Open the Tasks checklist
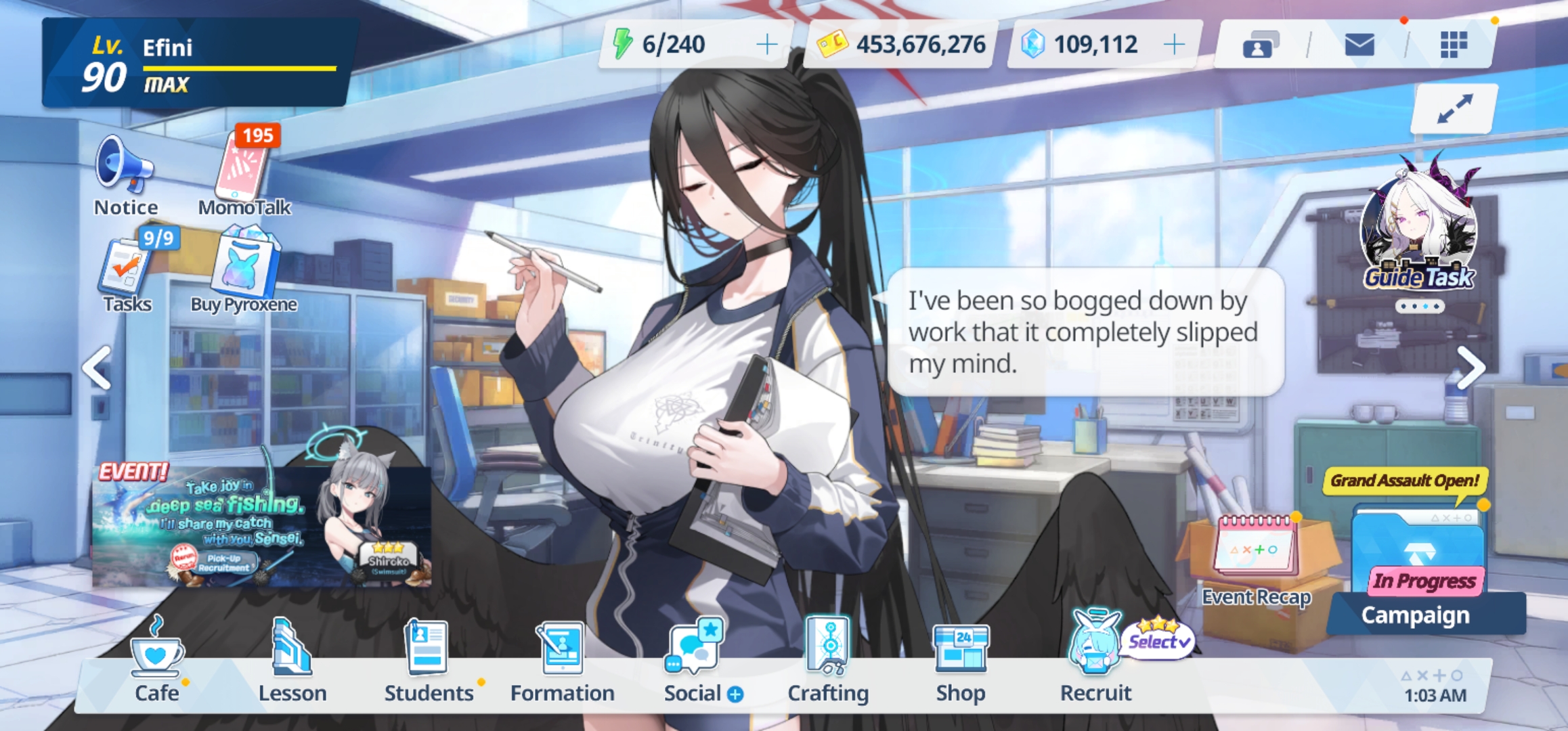Screen dimensions: 1568x731 point(127,271)
